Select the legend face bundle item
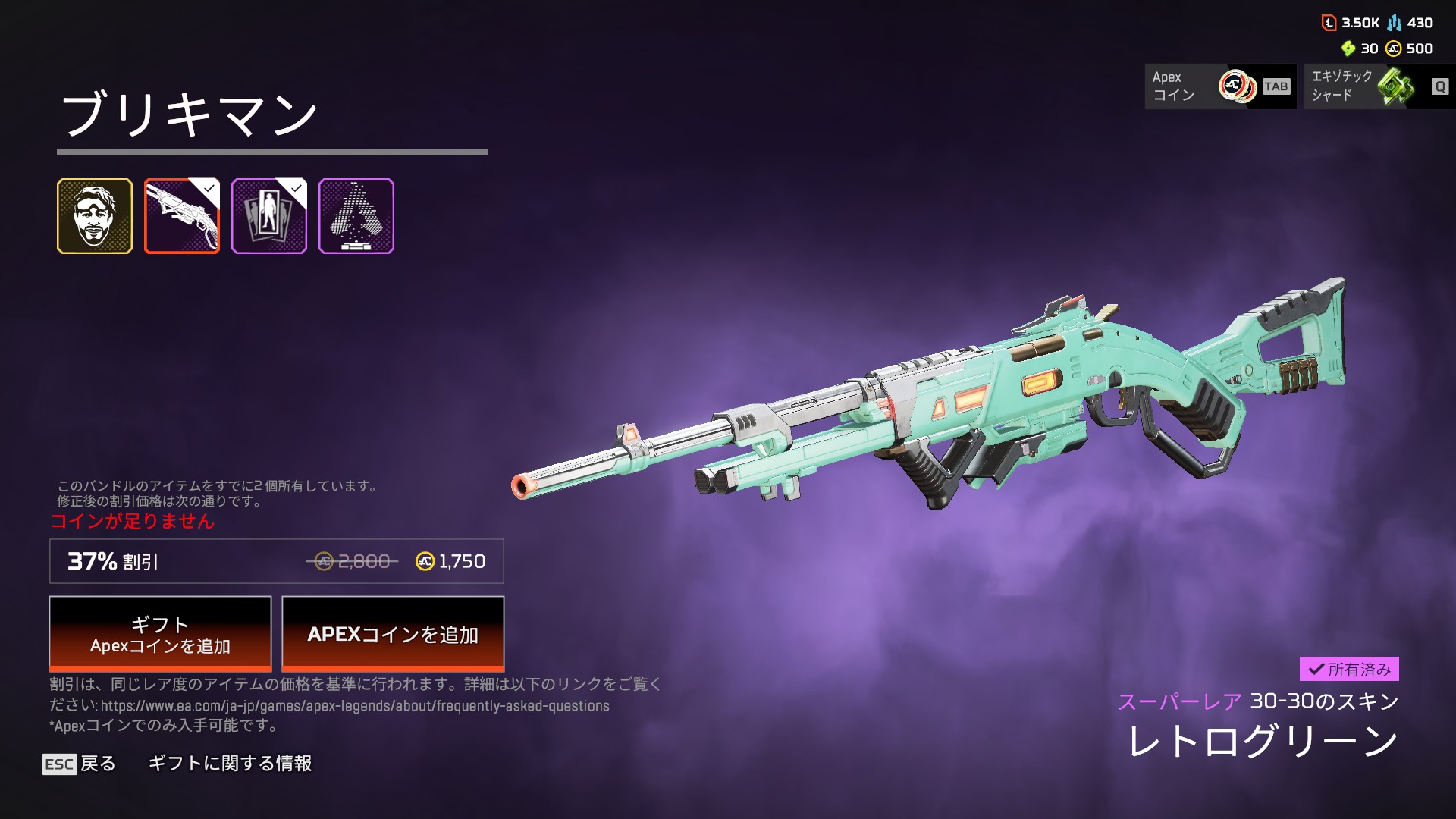1456x819 pixels. pos(95,216)
